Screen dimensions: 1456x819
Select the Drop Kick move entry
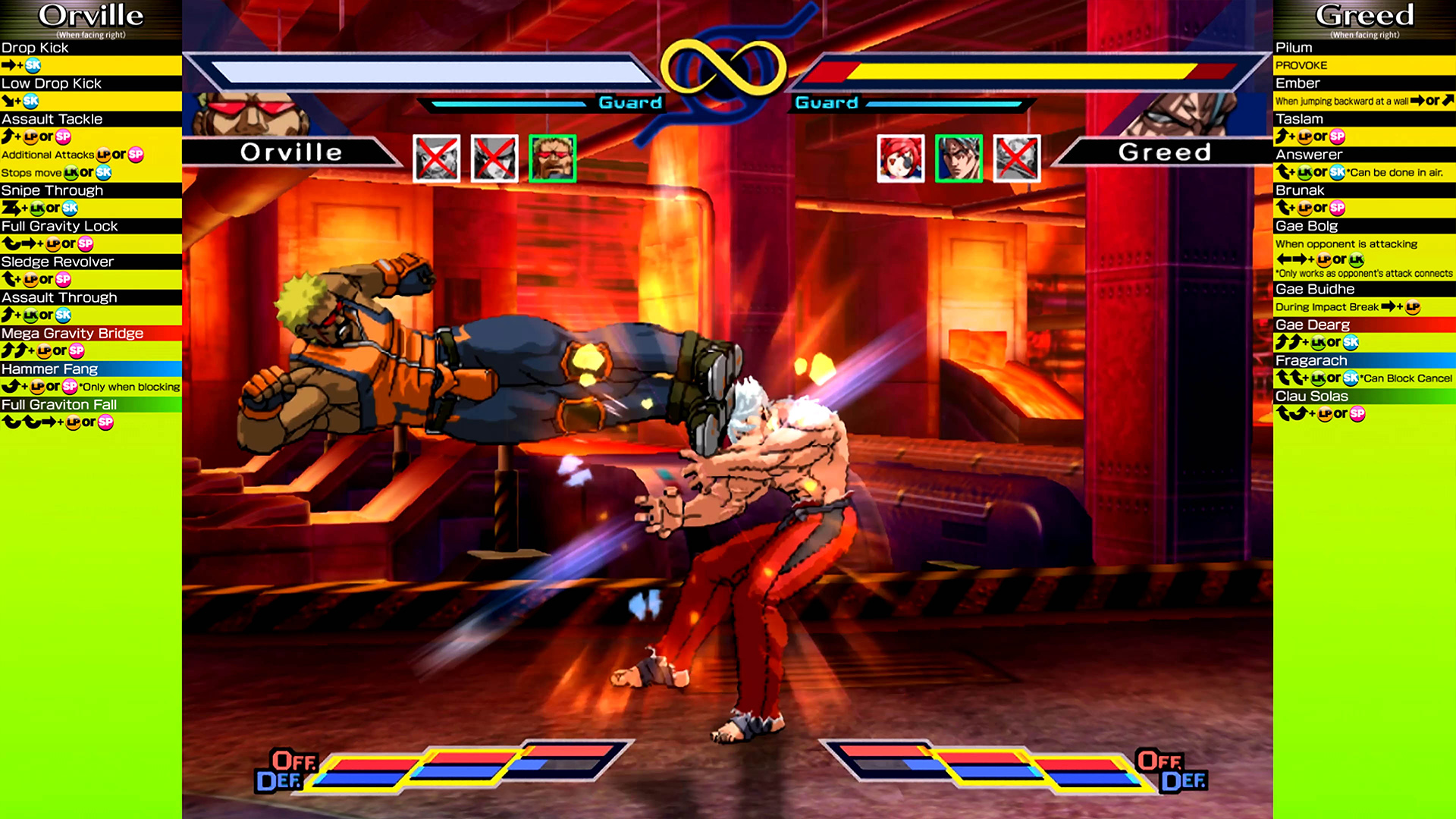tap(35, 48)
